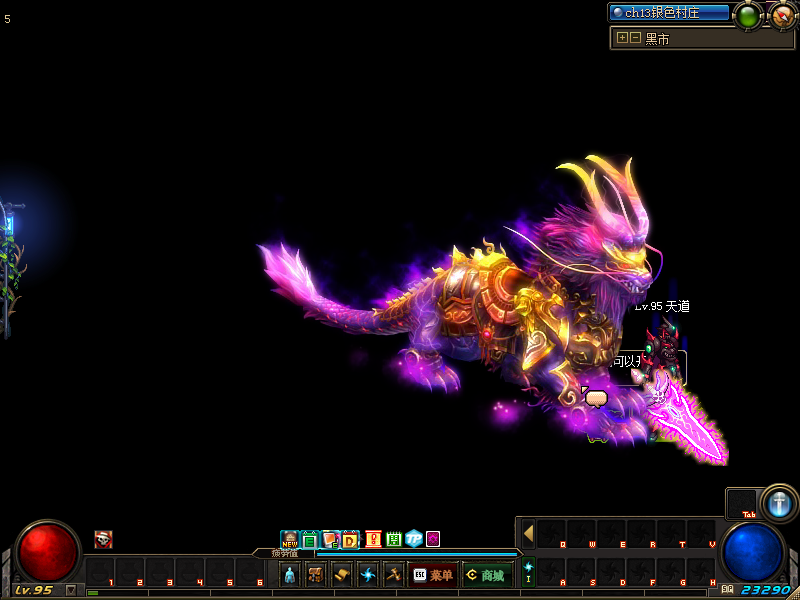This screenshot has height=600, width=800.
Task: Click the green orb button beside channel
Action: click(748, 15)
